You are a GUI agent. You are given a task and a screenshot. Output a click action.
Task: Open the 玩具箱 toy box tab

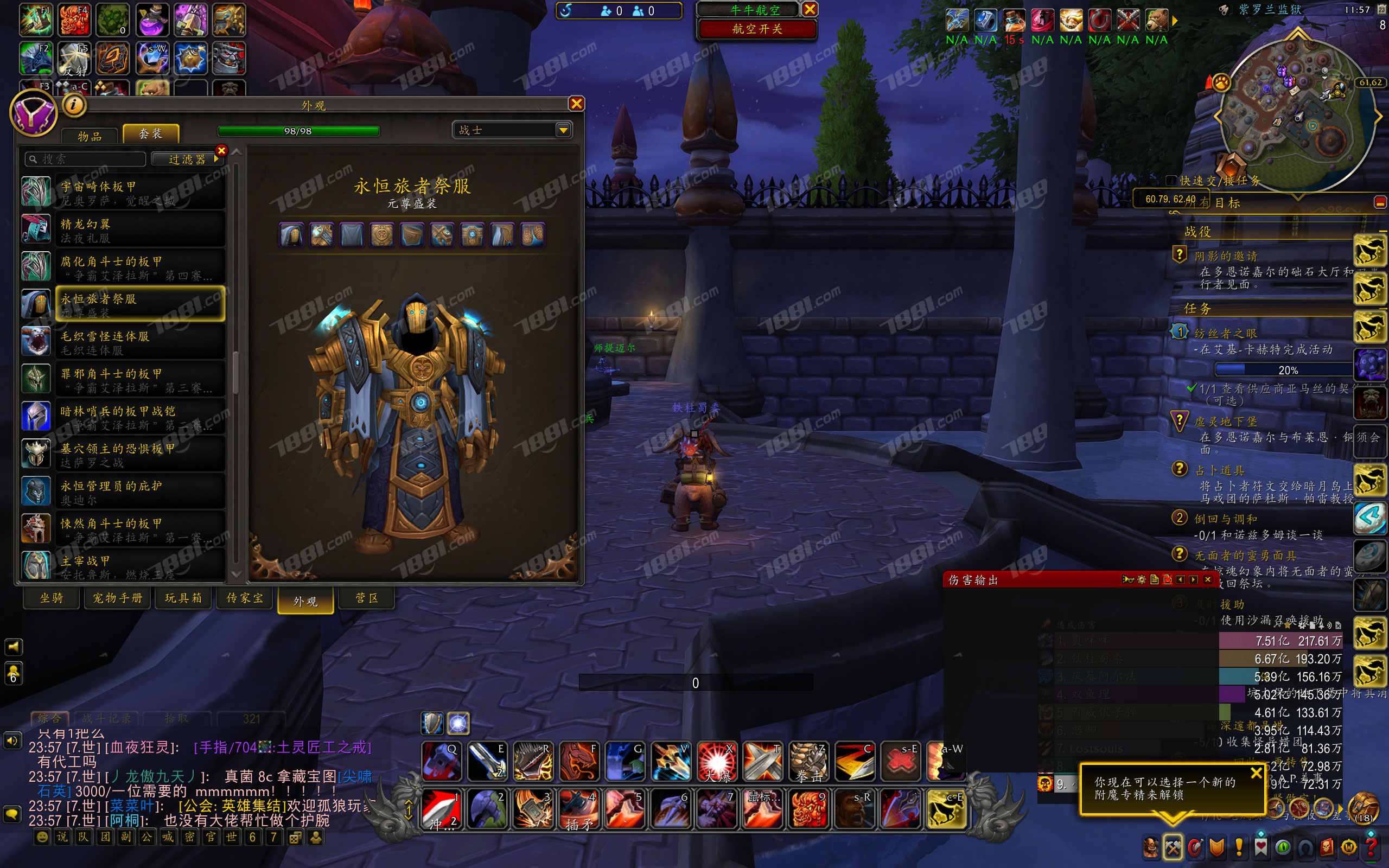184,598
